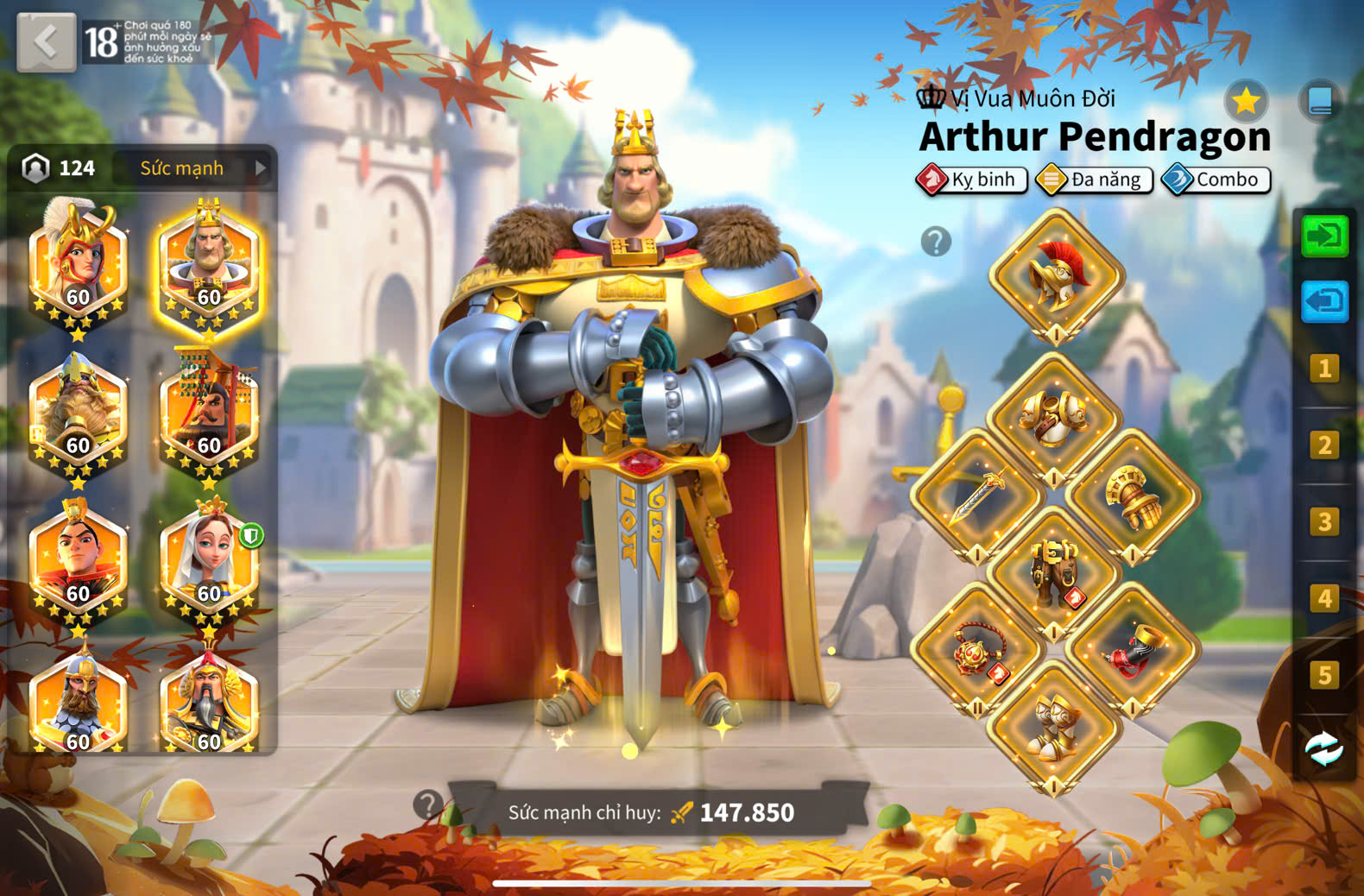The width and height of the screenshot is (1364, 896).
Task: Open the sword weapon equipment slot
Action: [977, 496]
